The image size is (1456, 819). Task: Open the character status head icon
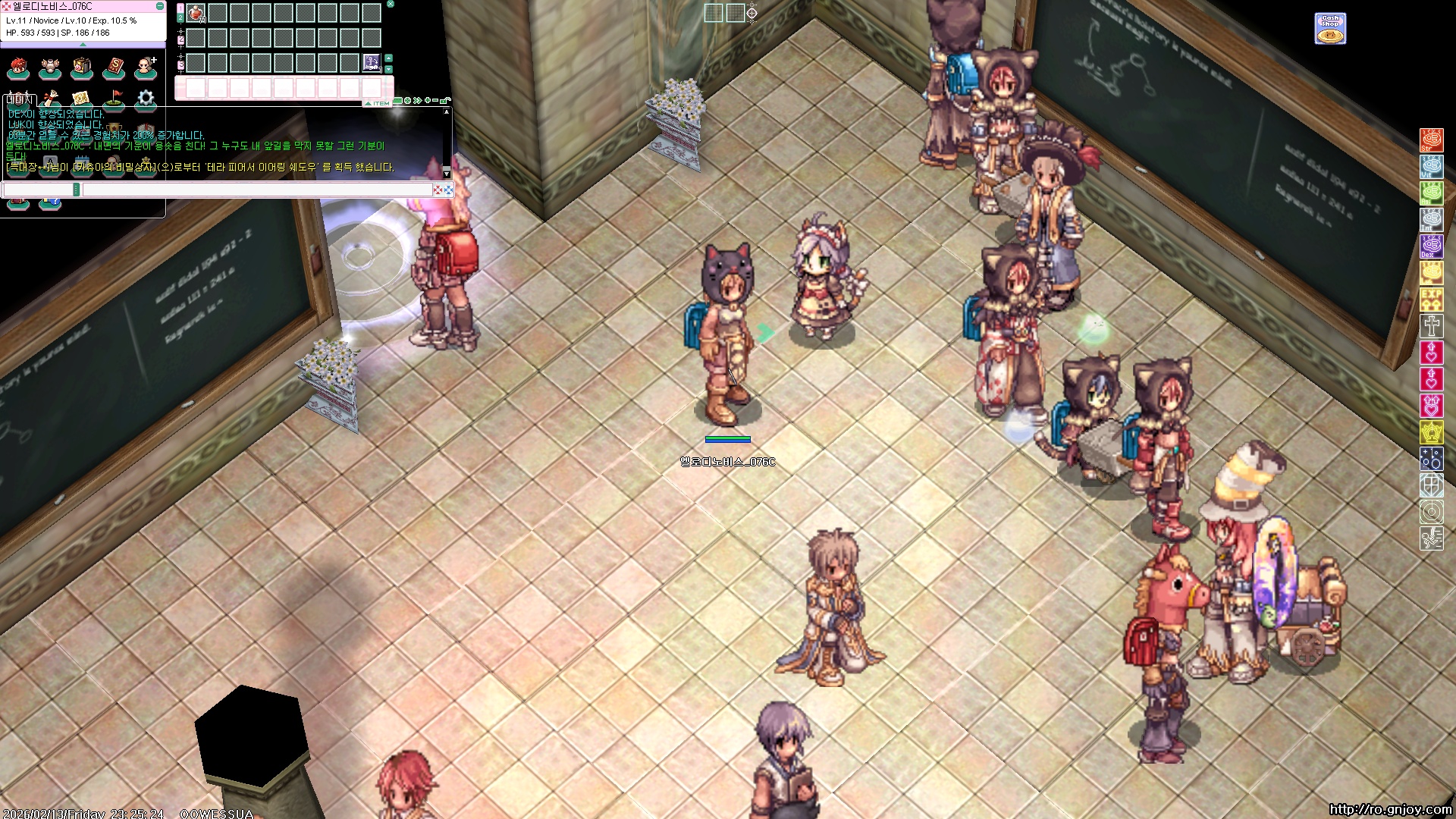coord(18,68)
